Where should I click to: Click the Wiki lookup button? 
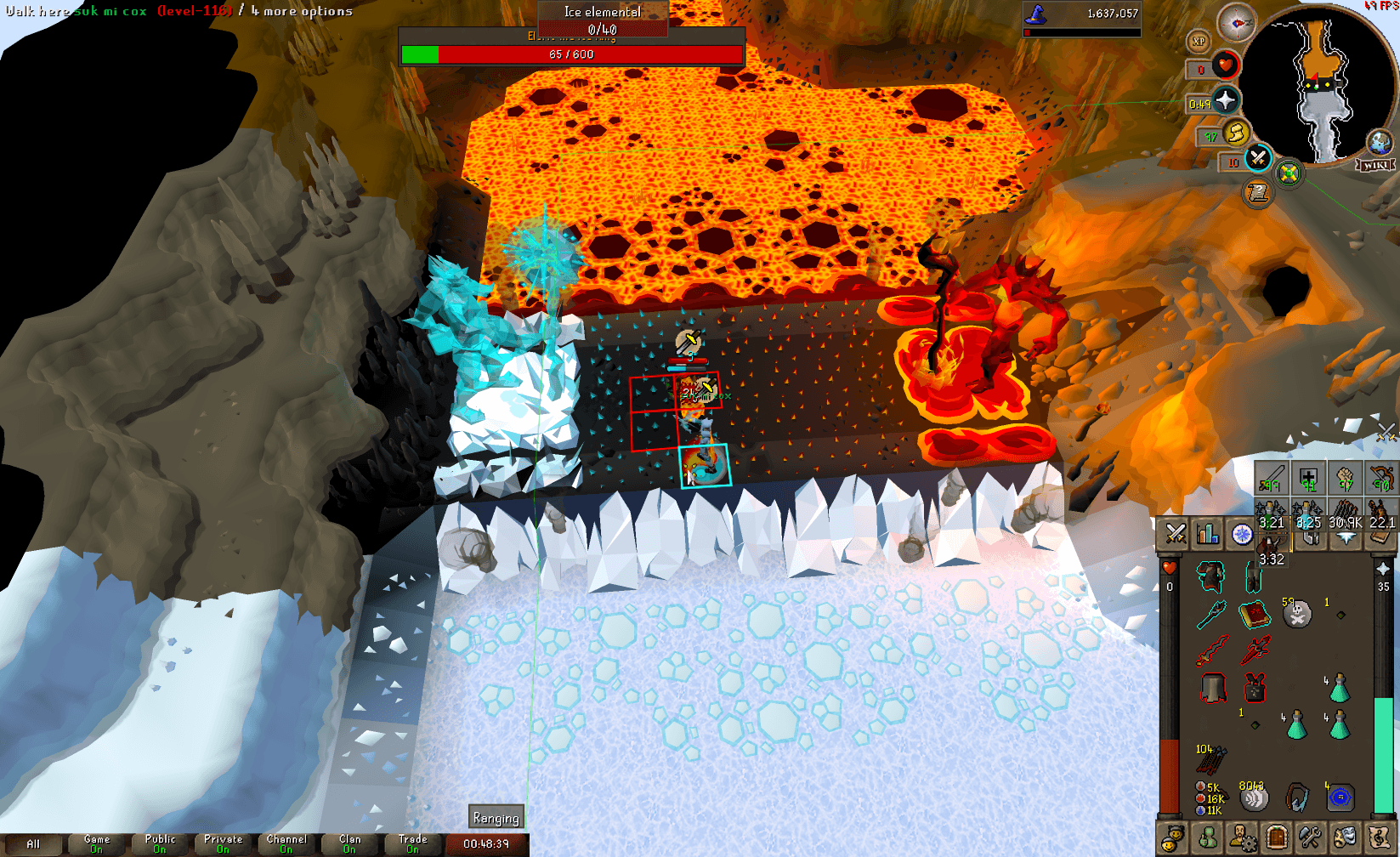tap(1375, 165)
